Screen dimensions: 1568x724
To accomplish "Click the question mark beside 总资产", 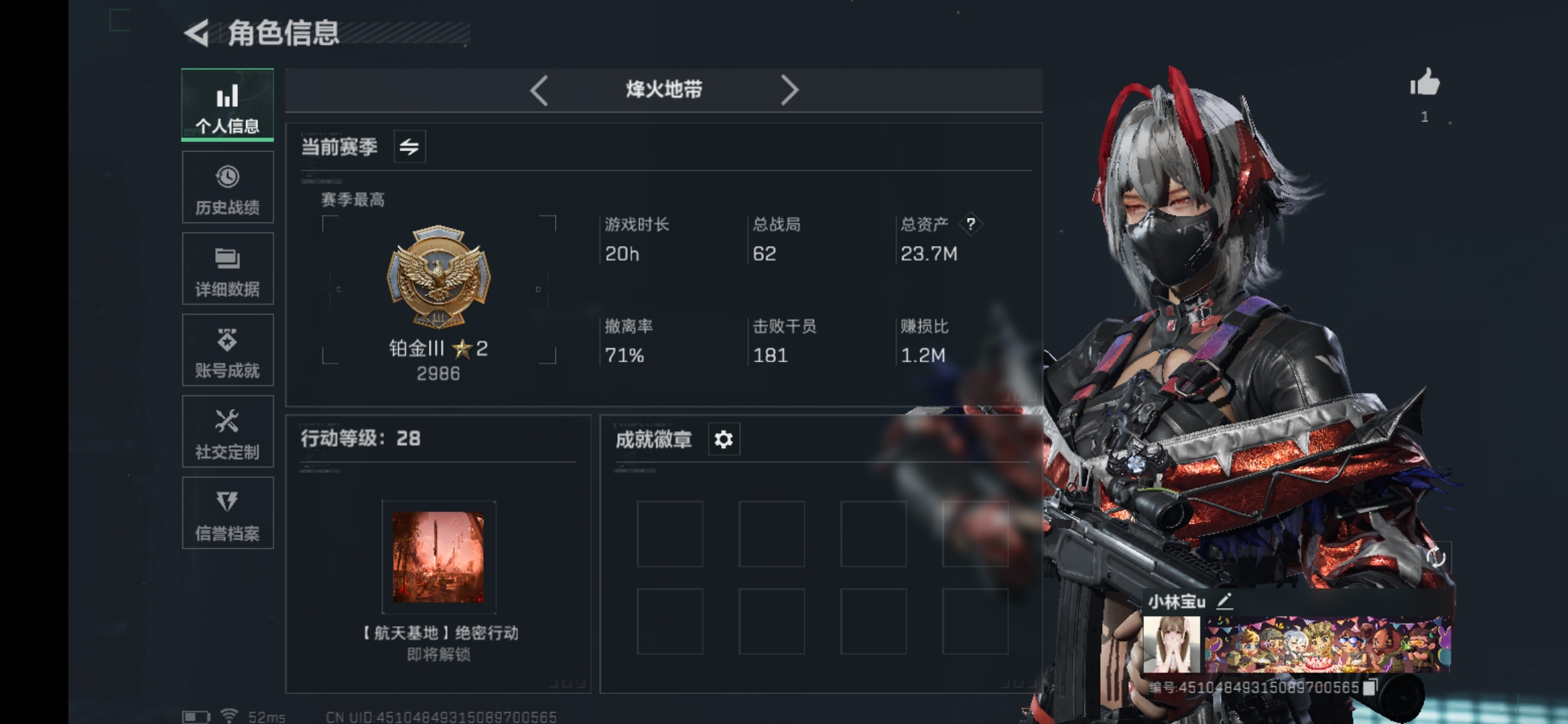I will 972,225.
